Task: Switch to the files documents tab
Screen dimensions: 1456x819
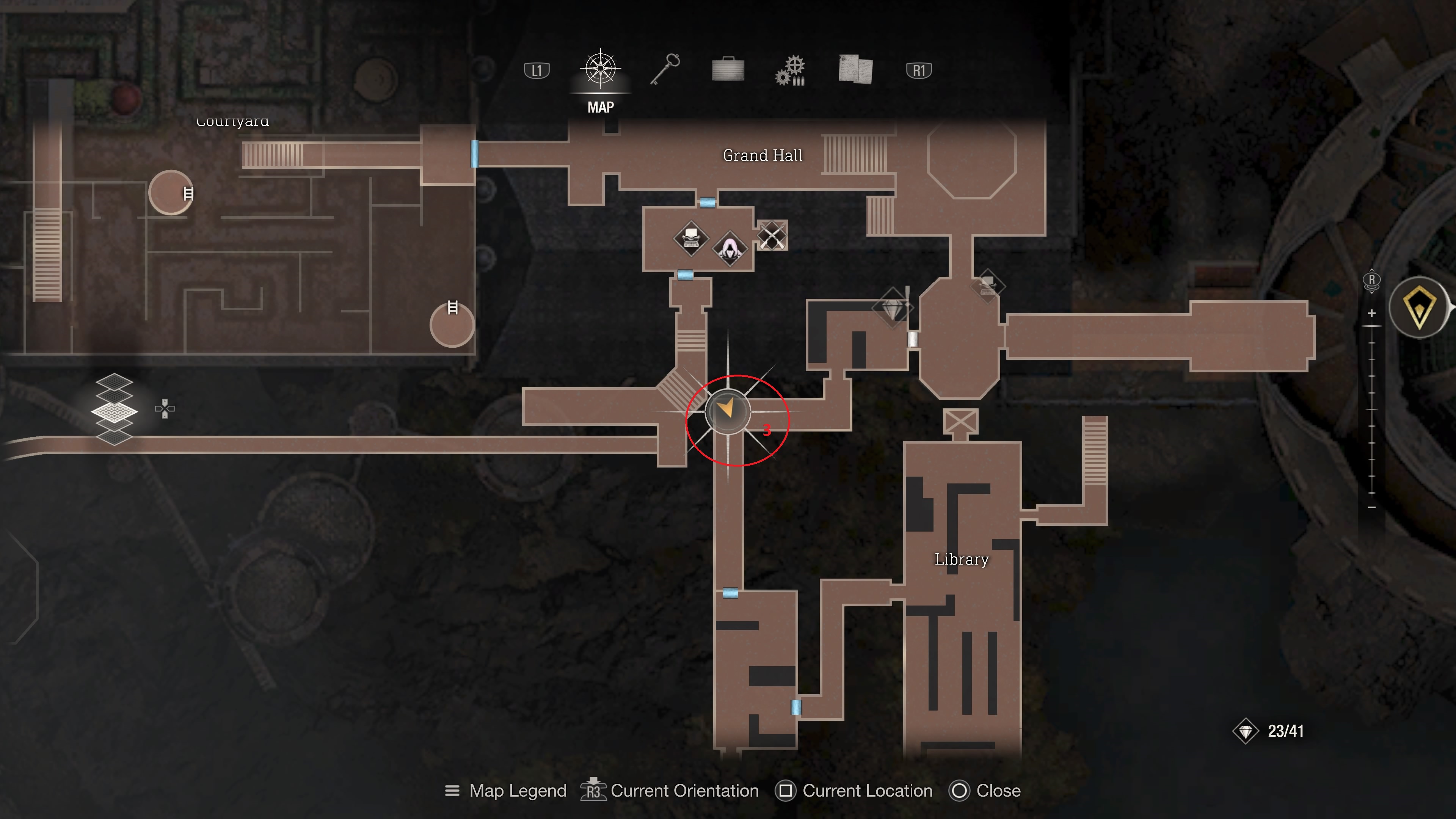Action: (855, 70)
